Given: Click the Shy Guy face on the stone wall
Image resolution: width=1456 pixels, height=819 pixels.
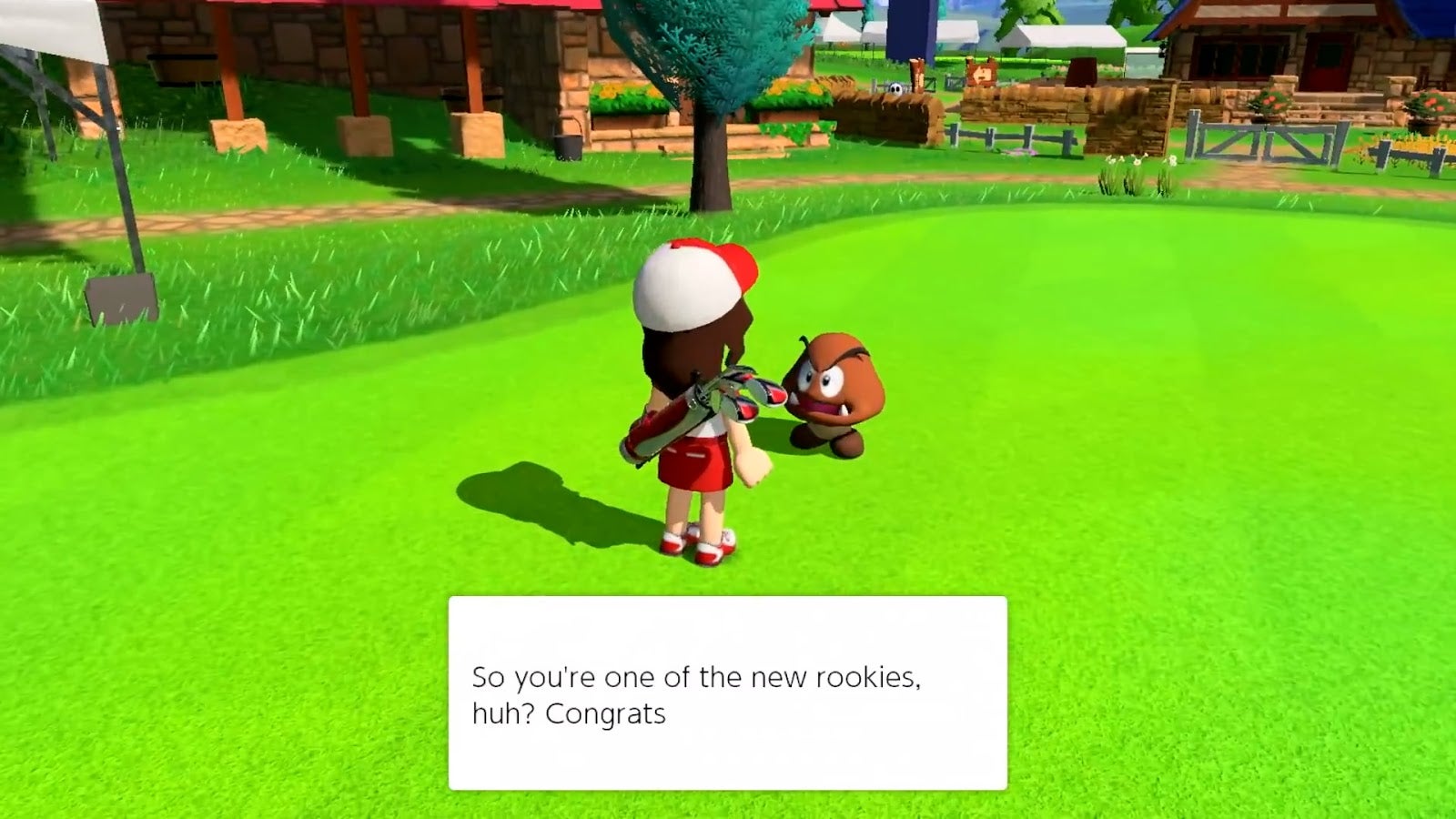Looking at the screenshot, I should [x=897, y=88].
